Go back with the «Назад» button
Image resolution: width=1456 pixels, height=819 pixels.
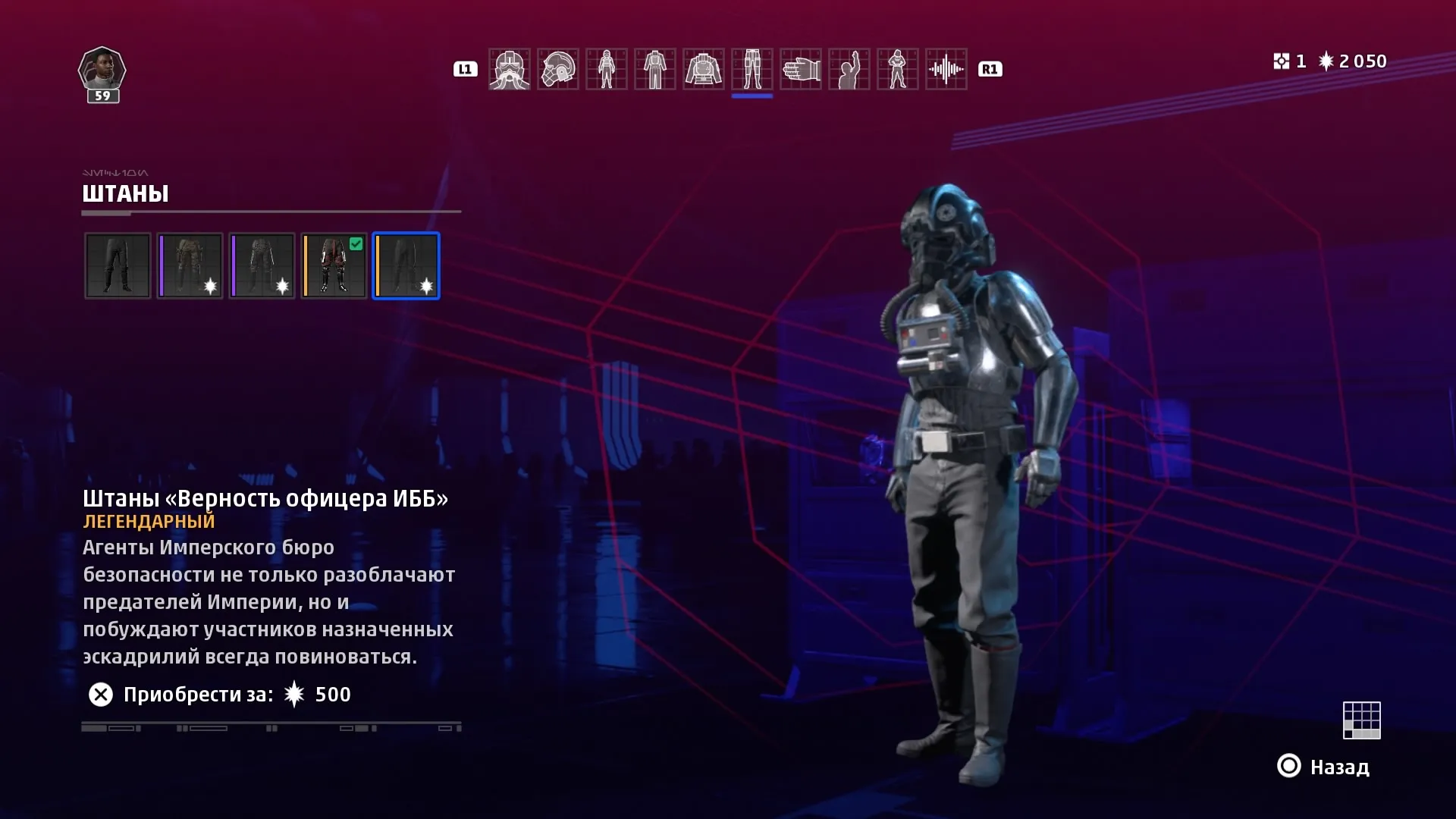tap(1324, 767)
